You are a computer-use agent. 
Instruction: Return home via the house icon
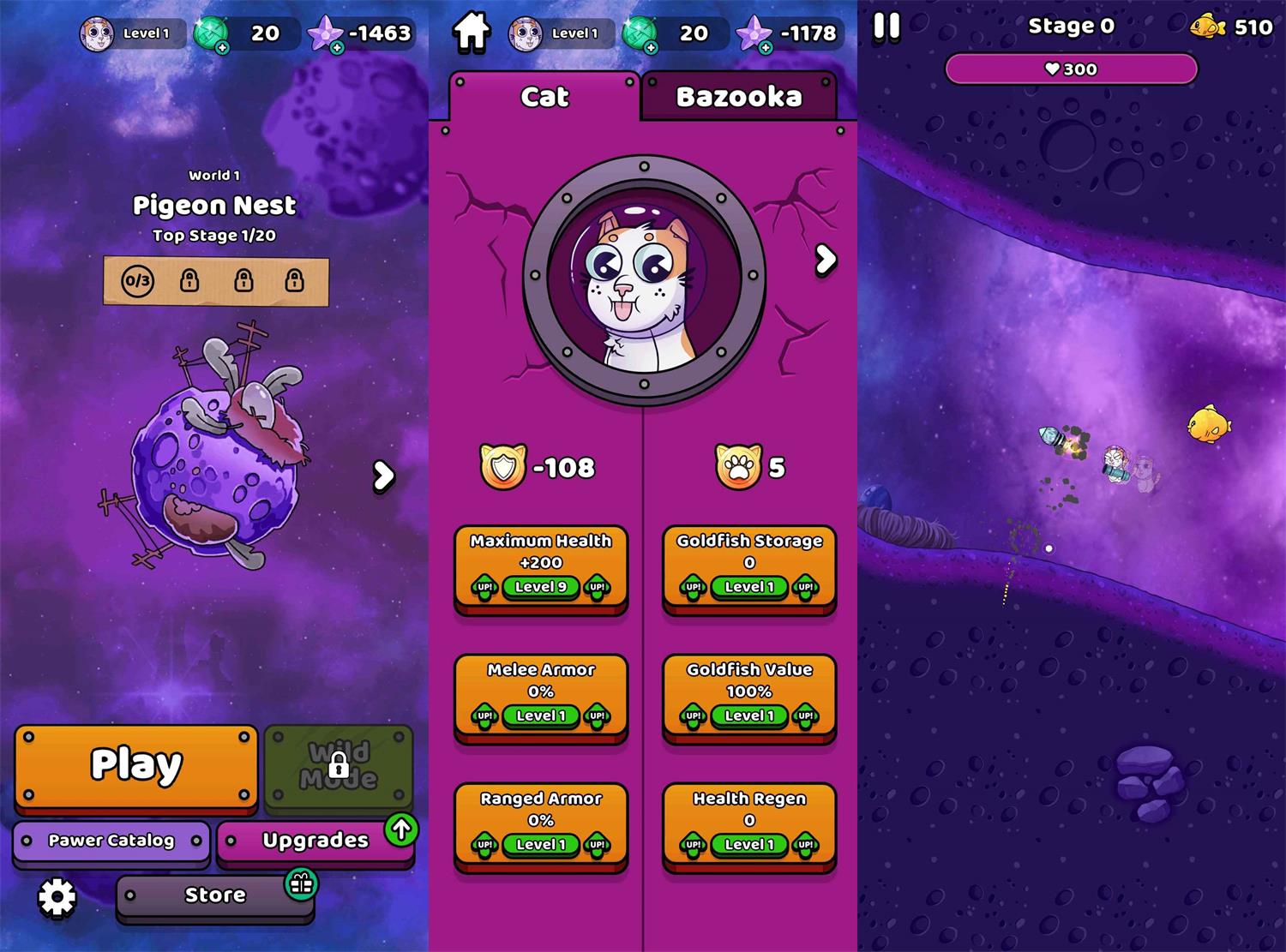click(472, 32)
